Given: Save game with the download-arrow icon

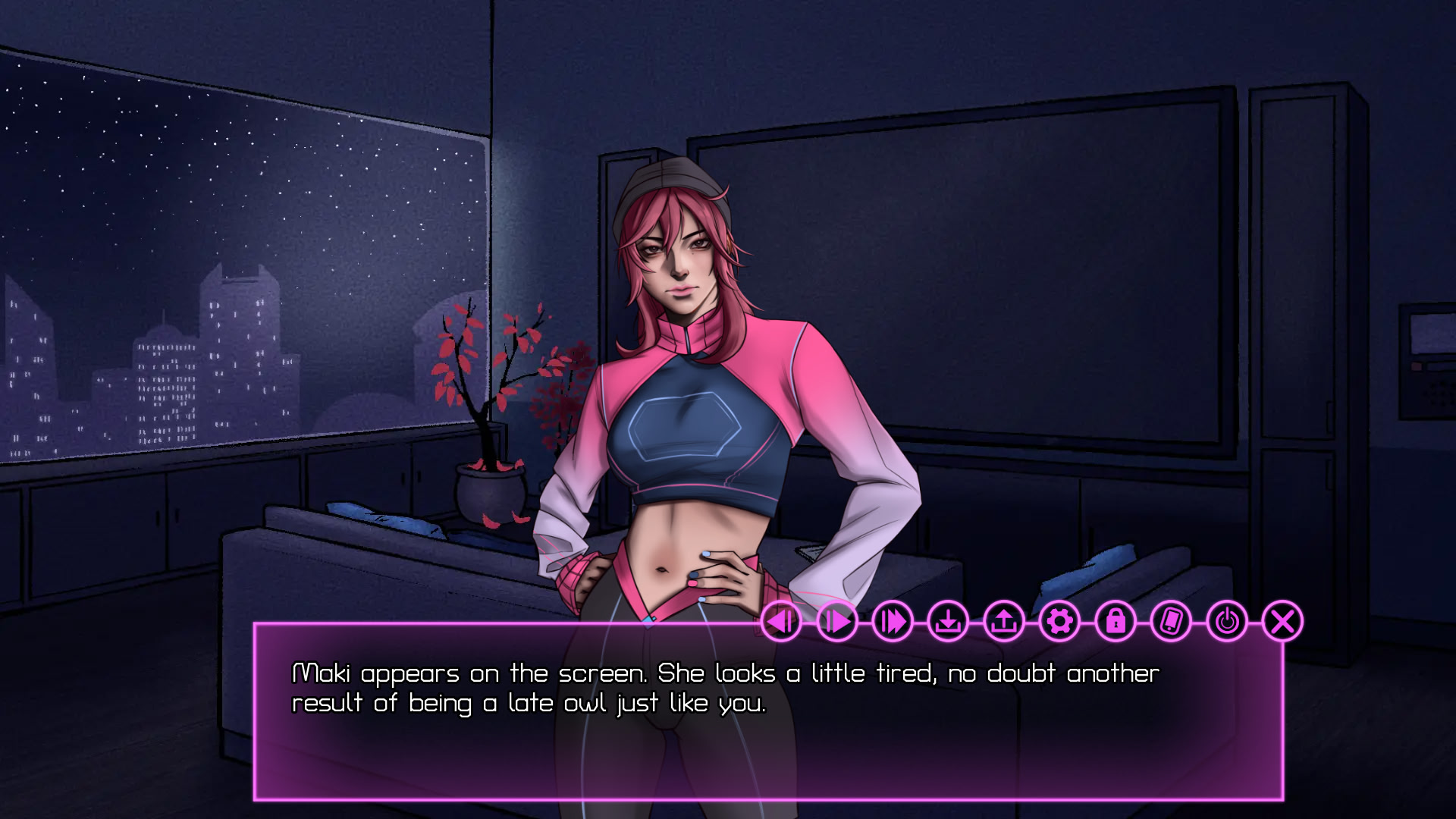Looking at the screenshot, I should 948,622.
